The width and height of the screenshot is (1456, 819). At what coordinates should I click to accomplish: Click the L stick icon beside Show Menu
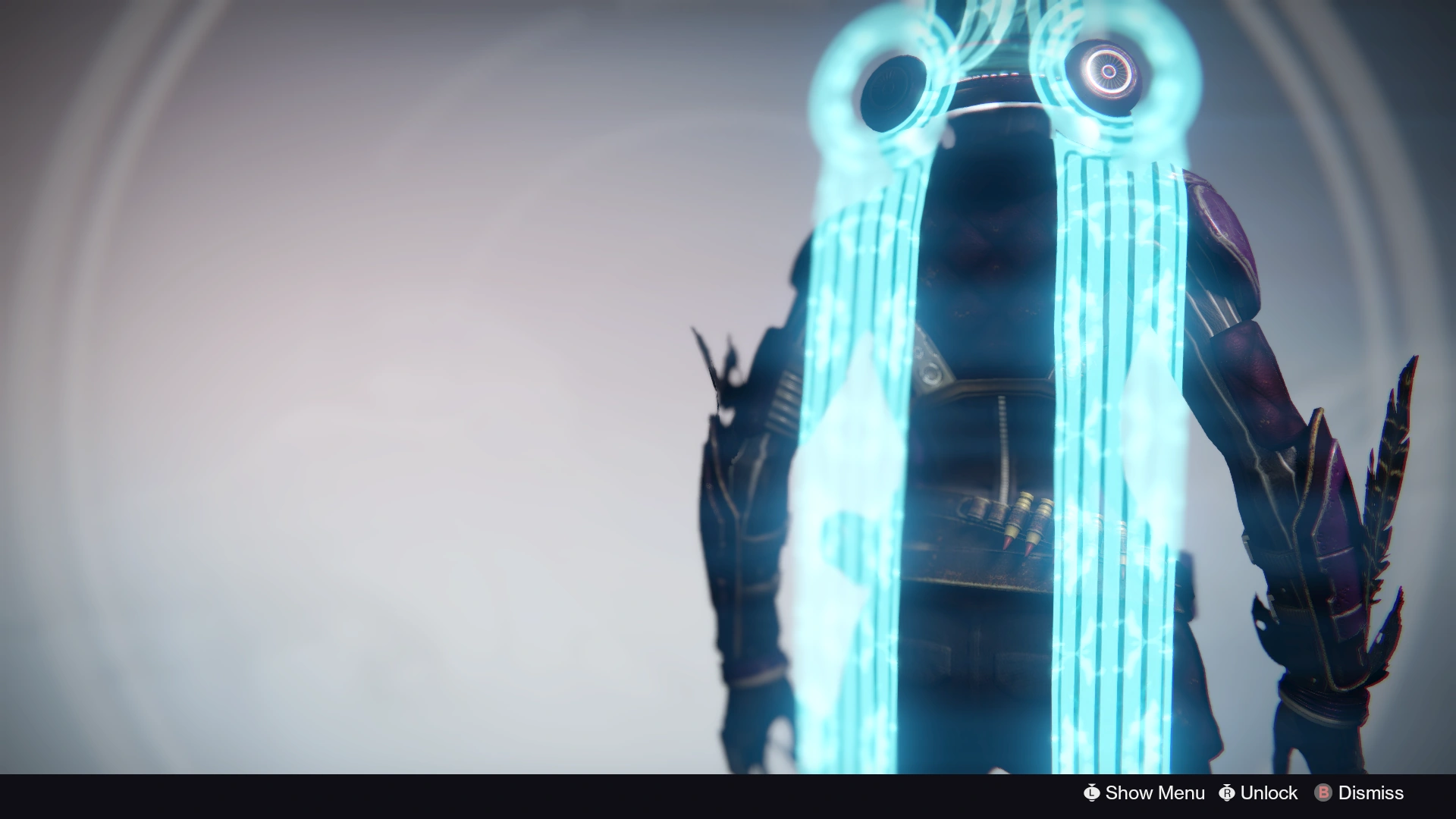point(1092,792)
